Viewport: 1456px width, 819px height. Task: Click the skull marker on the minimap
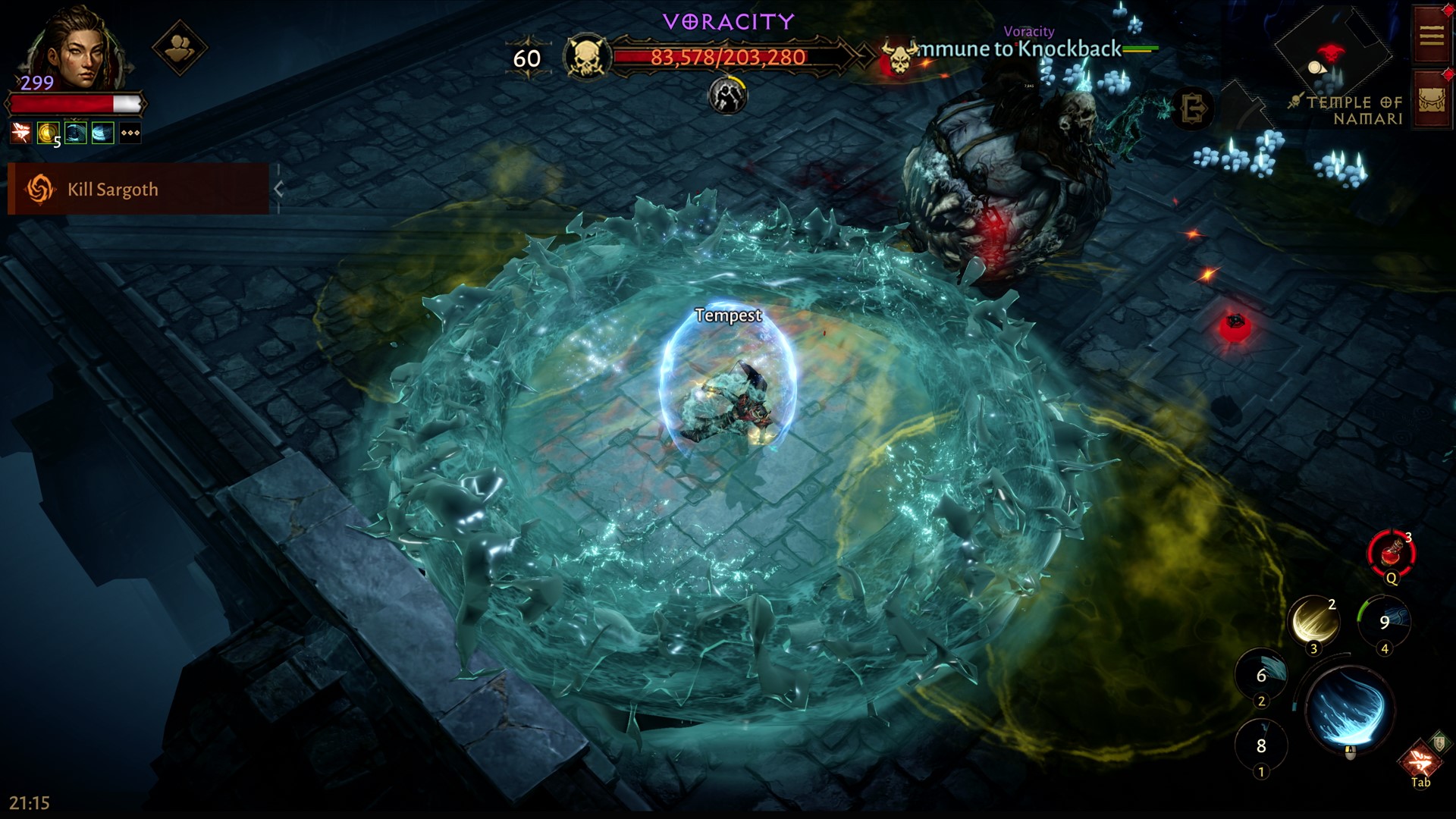[1331, 54]
